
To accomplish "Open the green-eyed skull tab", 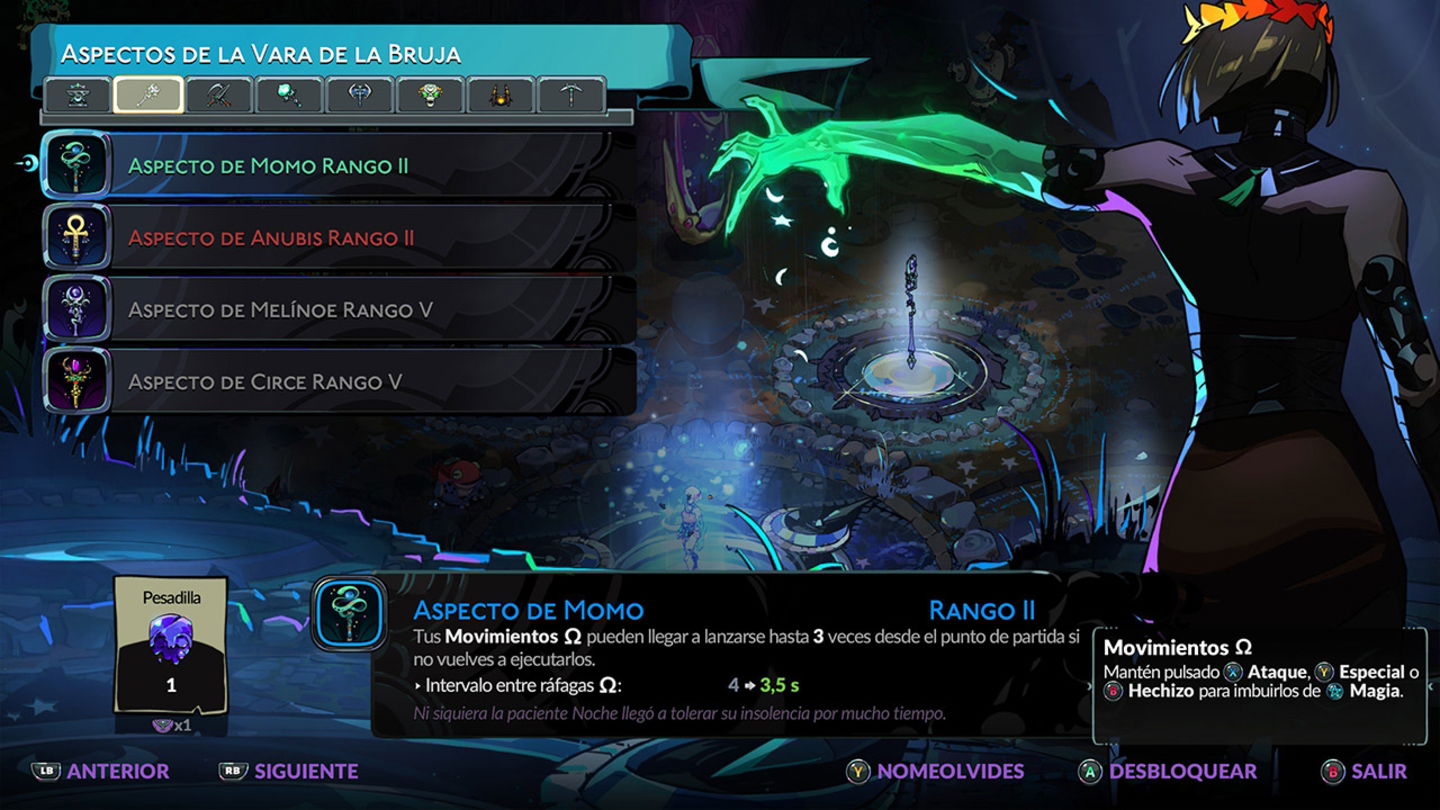I will pyautogui.click(x=431, y=94).
